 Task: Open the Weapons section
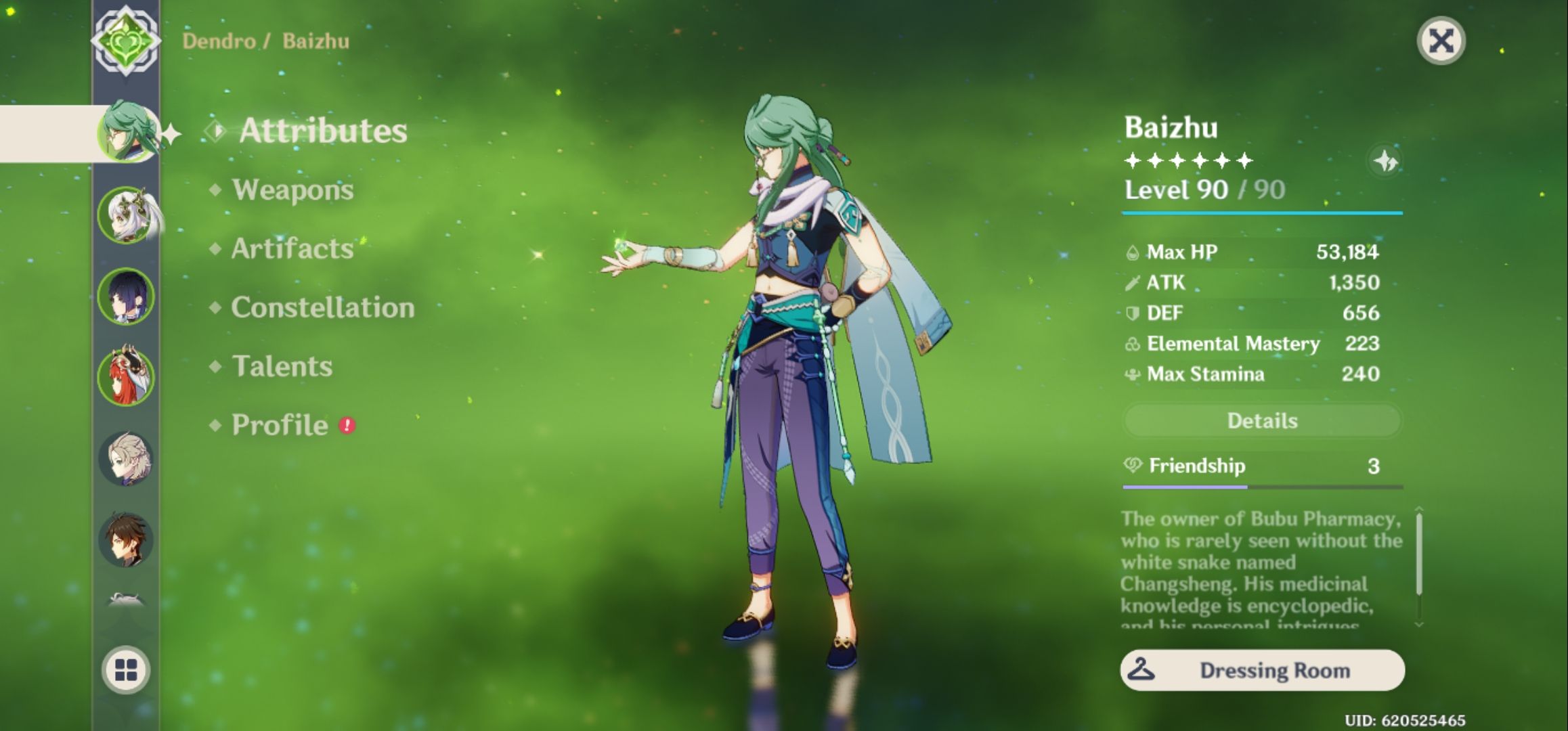(291, 190)
